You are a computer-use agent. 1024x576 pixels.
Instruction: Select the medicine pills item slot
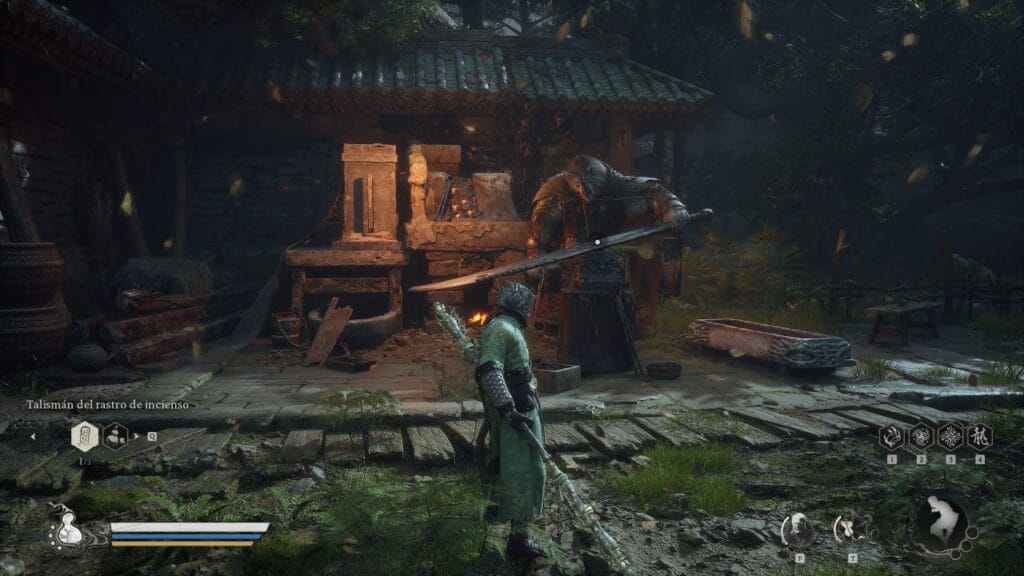(x=116, y=436)
